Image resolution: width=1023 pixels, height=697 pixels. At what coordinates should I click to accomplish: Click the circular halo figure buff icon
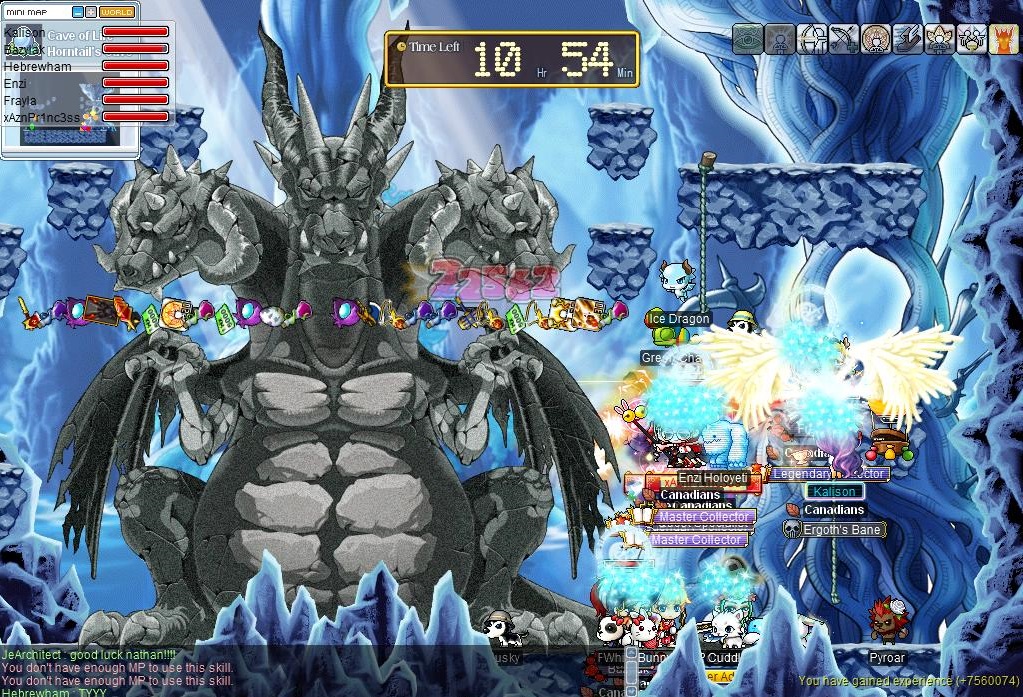(x=875, y=38)
